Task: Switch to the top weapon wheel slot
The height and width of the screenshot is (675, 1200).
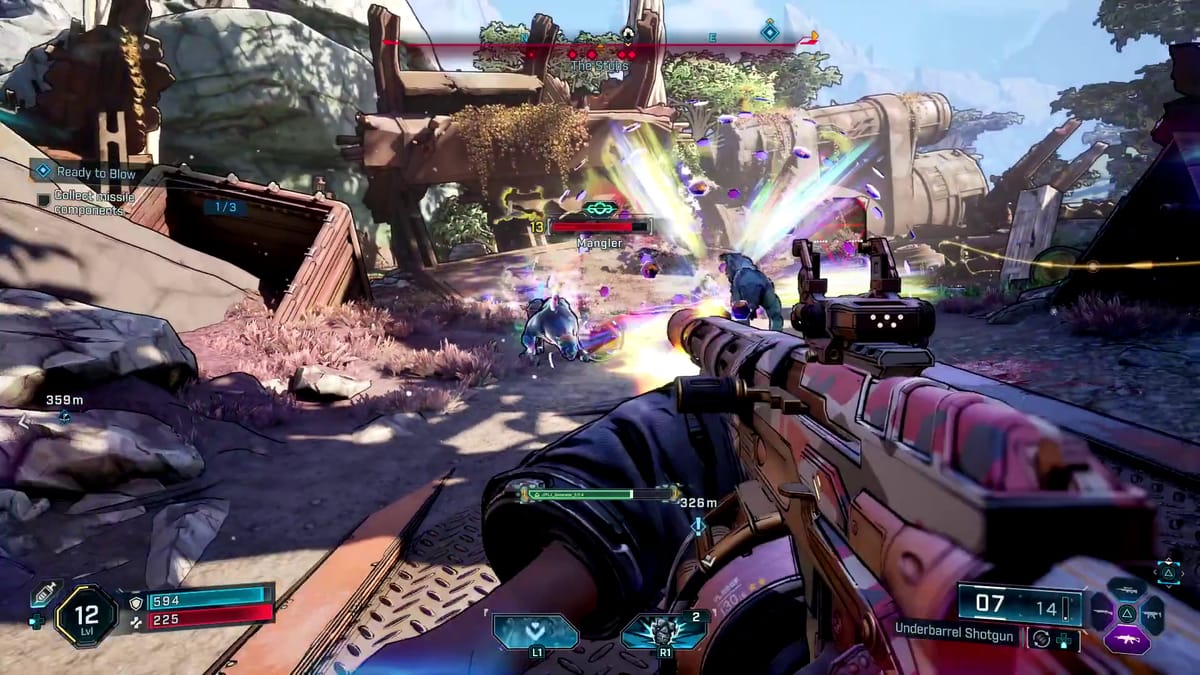Action: point(1126,589)
